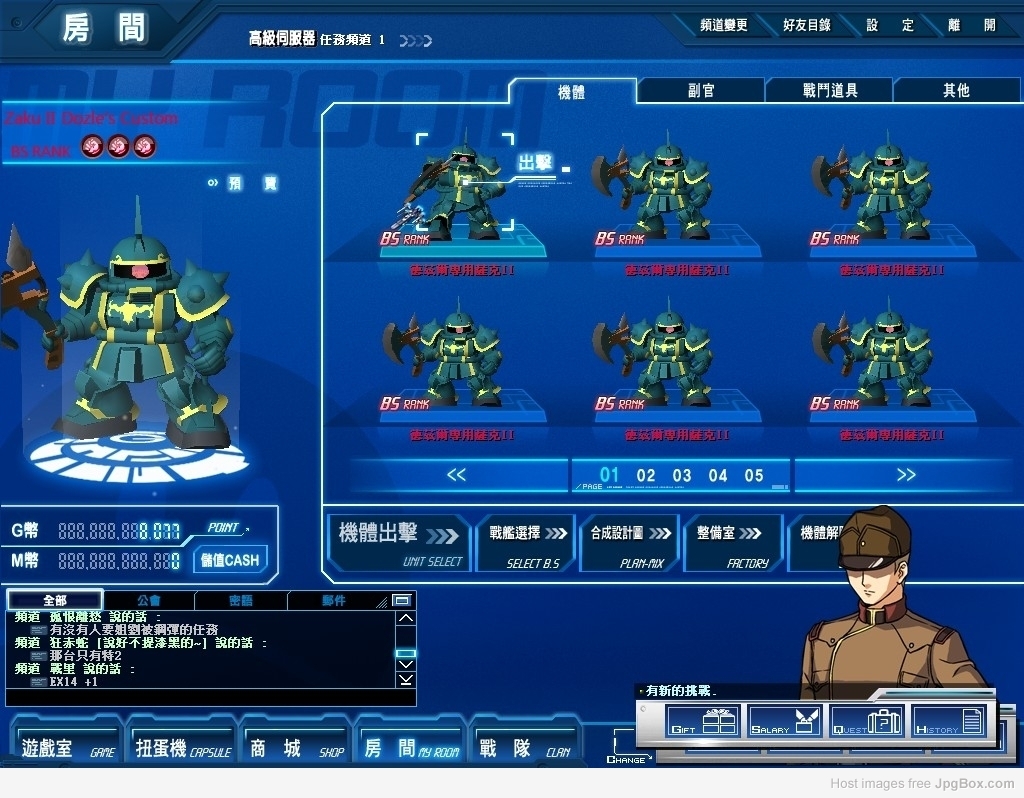Choose 機體出擊 Unit Select
The image size is (1024, 798).
point(398,543)
